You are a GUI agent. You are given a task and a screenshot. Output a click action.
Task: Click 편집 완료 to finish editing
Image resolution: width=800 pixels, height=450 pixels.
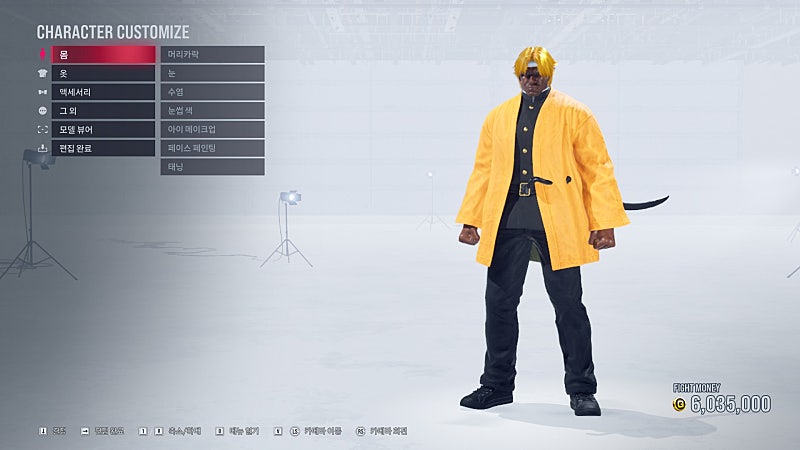[104, 149]
